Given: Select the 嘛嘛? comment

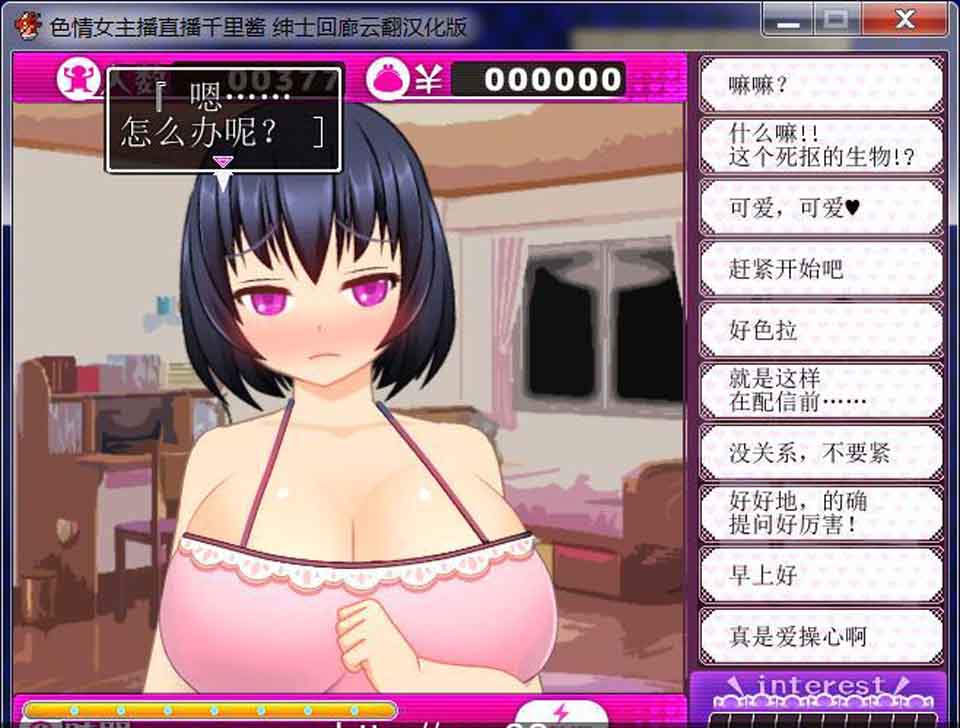Looking at the screenshot, I should tap(820, 85).
